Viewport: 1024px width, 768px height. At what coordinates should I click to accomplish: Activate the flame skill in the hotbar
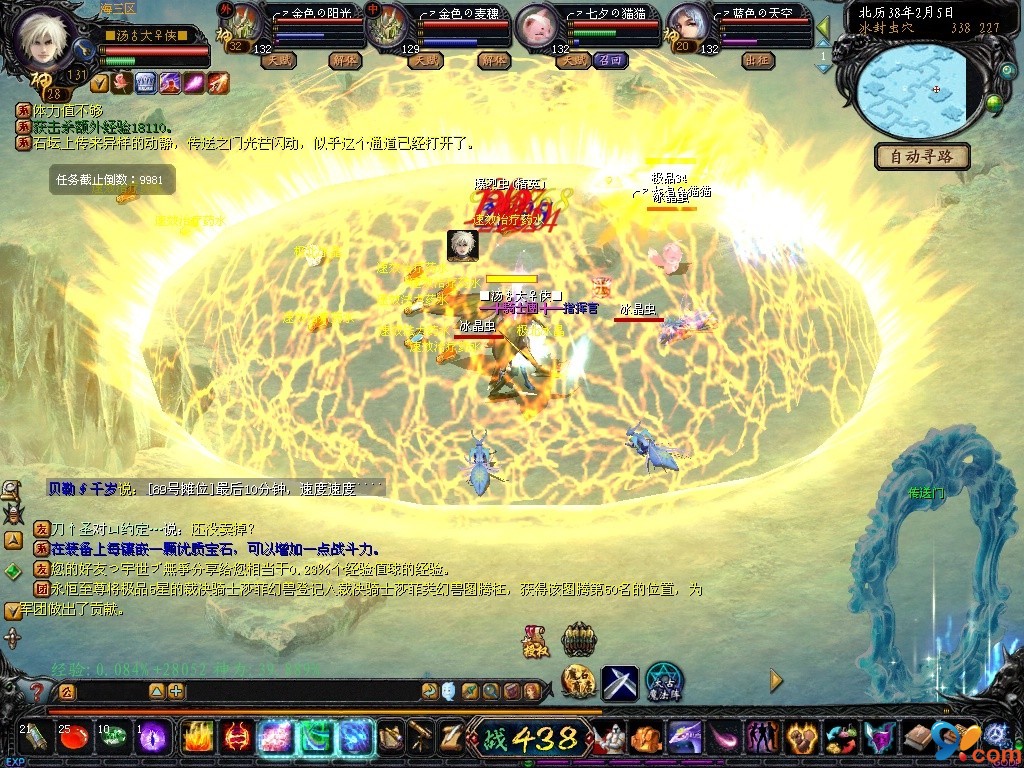(x=197, y=738)
